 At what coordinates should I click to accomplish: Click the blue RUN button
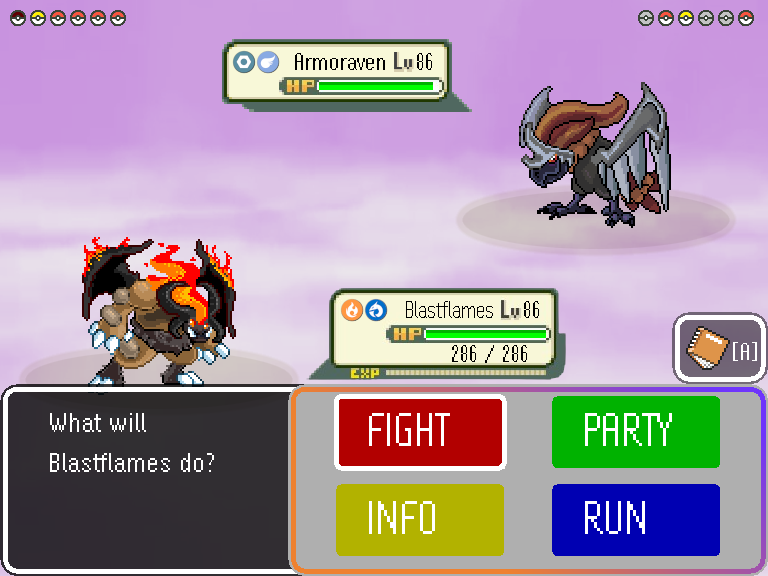(x=636, y=520)
